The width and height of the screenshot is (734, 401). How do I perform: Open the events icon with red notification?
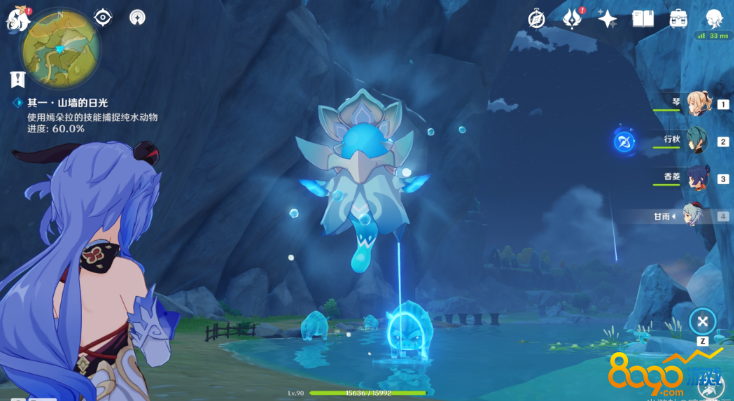(x=572, y=18)
